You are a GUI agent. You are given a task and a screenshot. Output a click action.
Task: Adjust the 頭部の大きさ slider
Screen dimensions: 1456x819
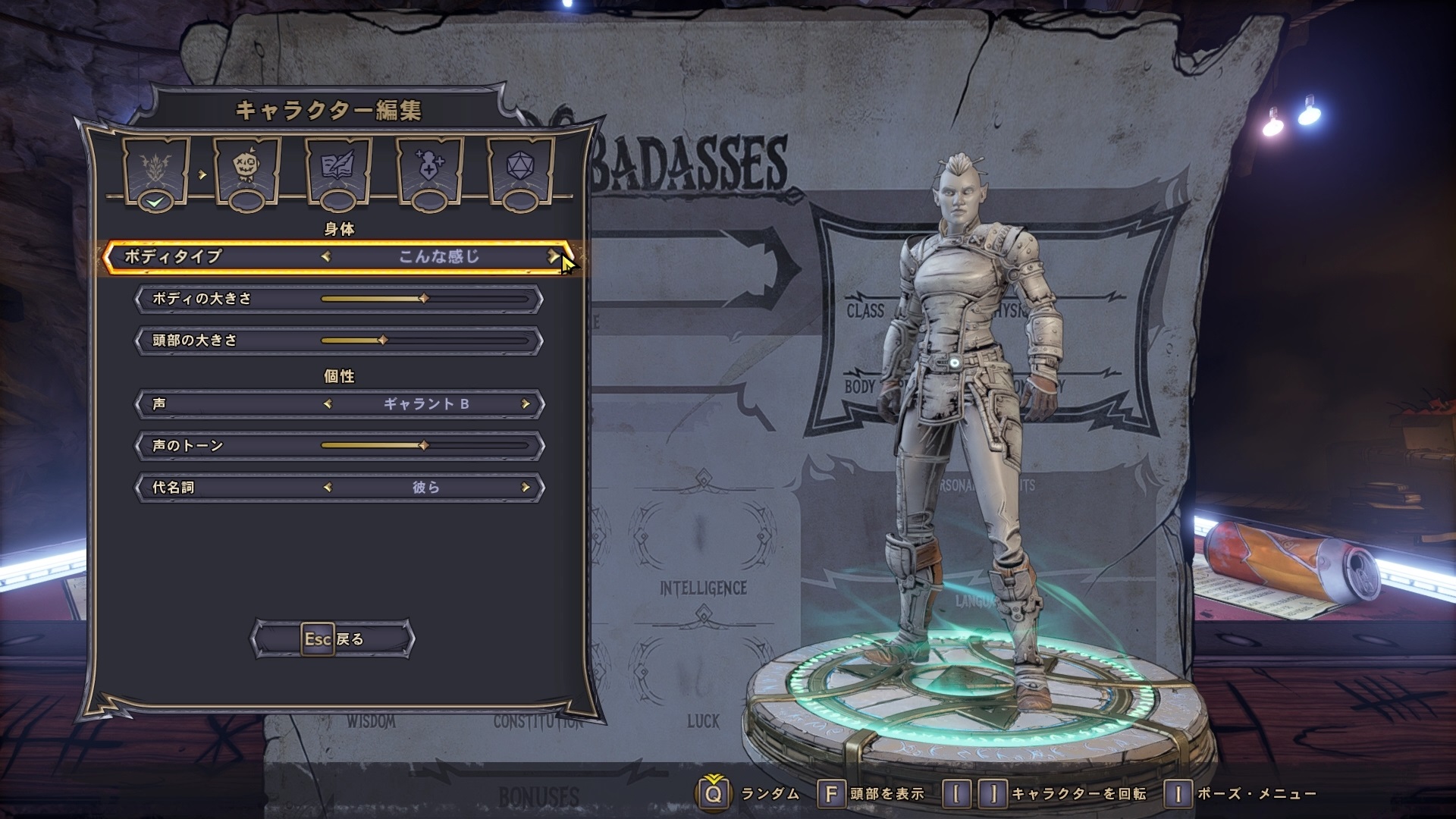tap(382, 340)
